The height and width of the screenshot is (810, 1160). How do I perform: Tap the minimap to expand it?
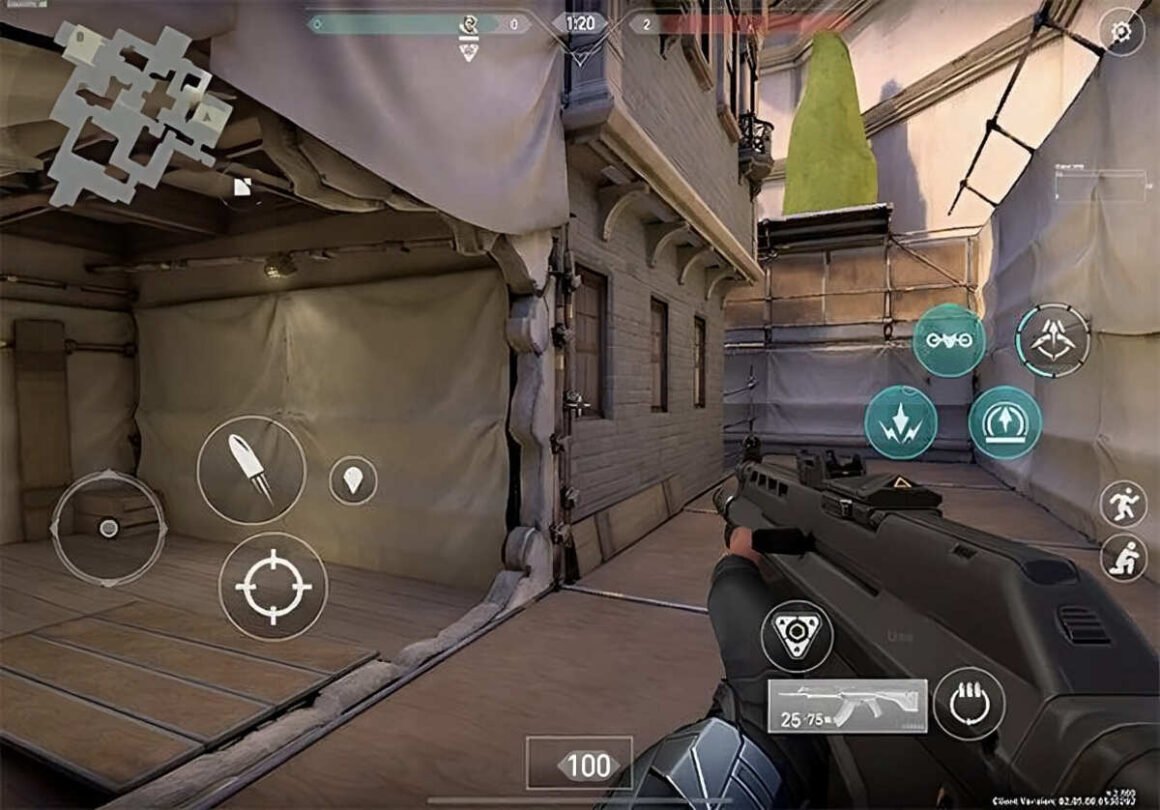138,110
